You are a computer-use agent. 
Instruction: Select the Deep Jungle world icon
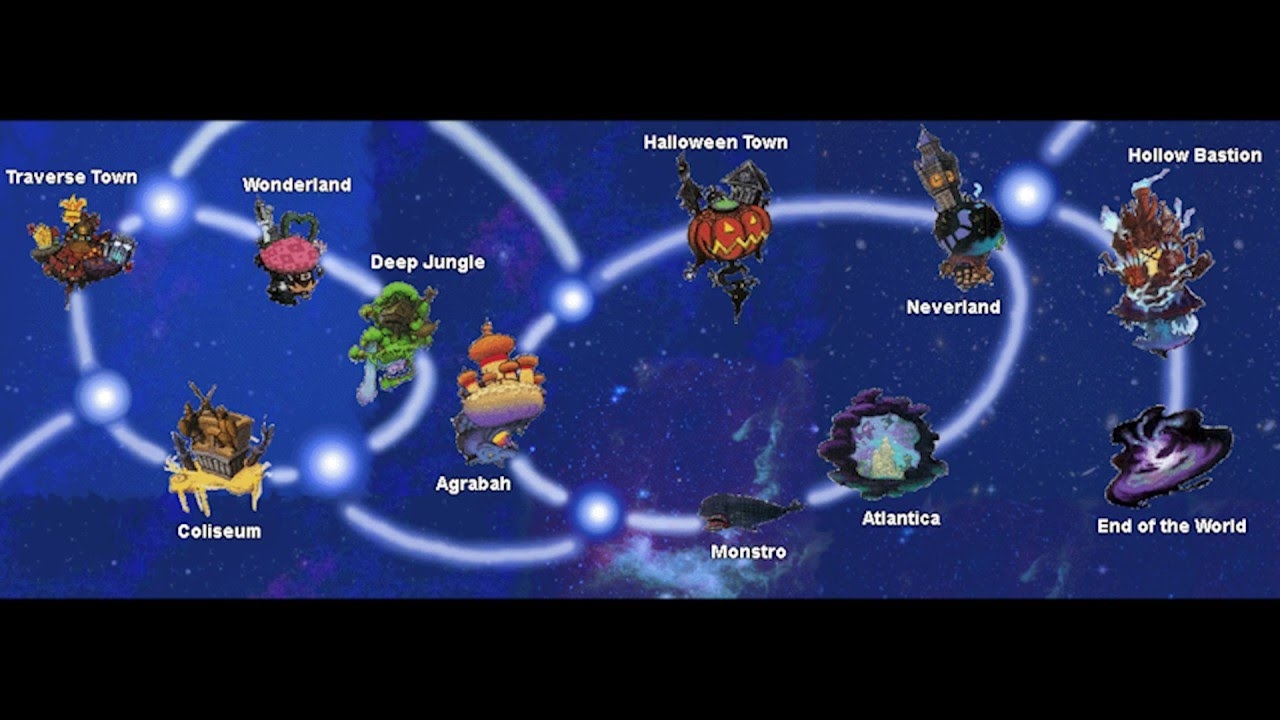pos(400,335)
